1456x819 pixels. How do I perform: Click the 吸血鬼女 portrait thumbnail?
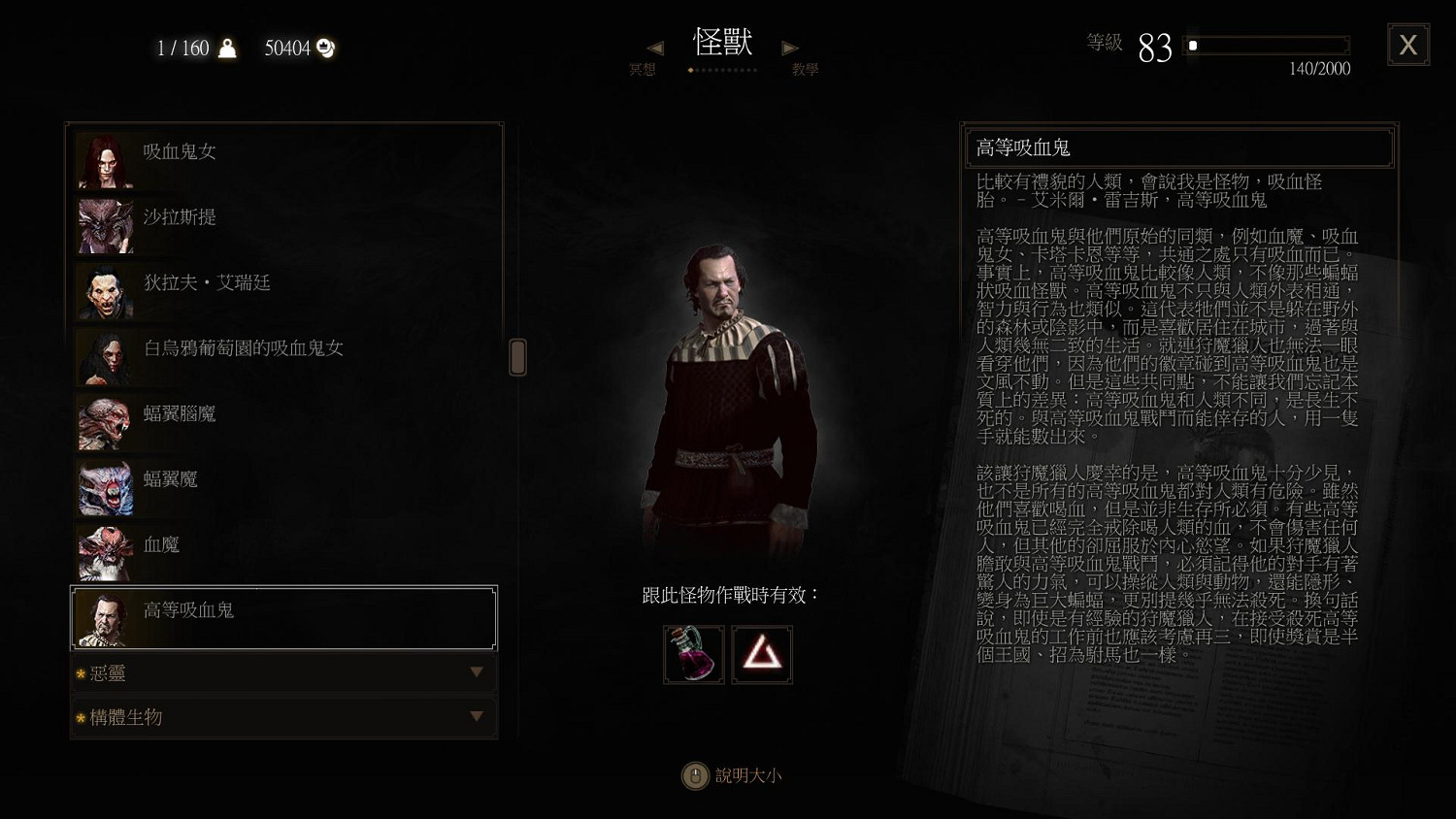(105, 161)
